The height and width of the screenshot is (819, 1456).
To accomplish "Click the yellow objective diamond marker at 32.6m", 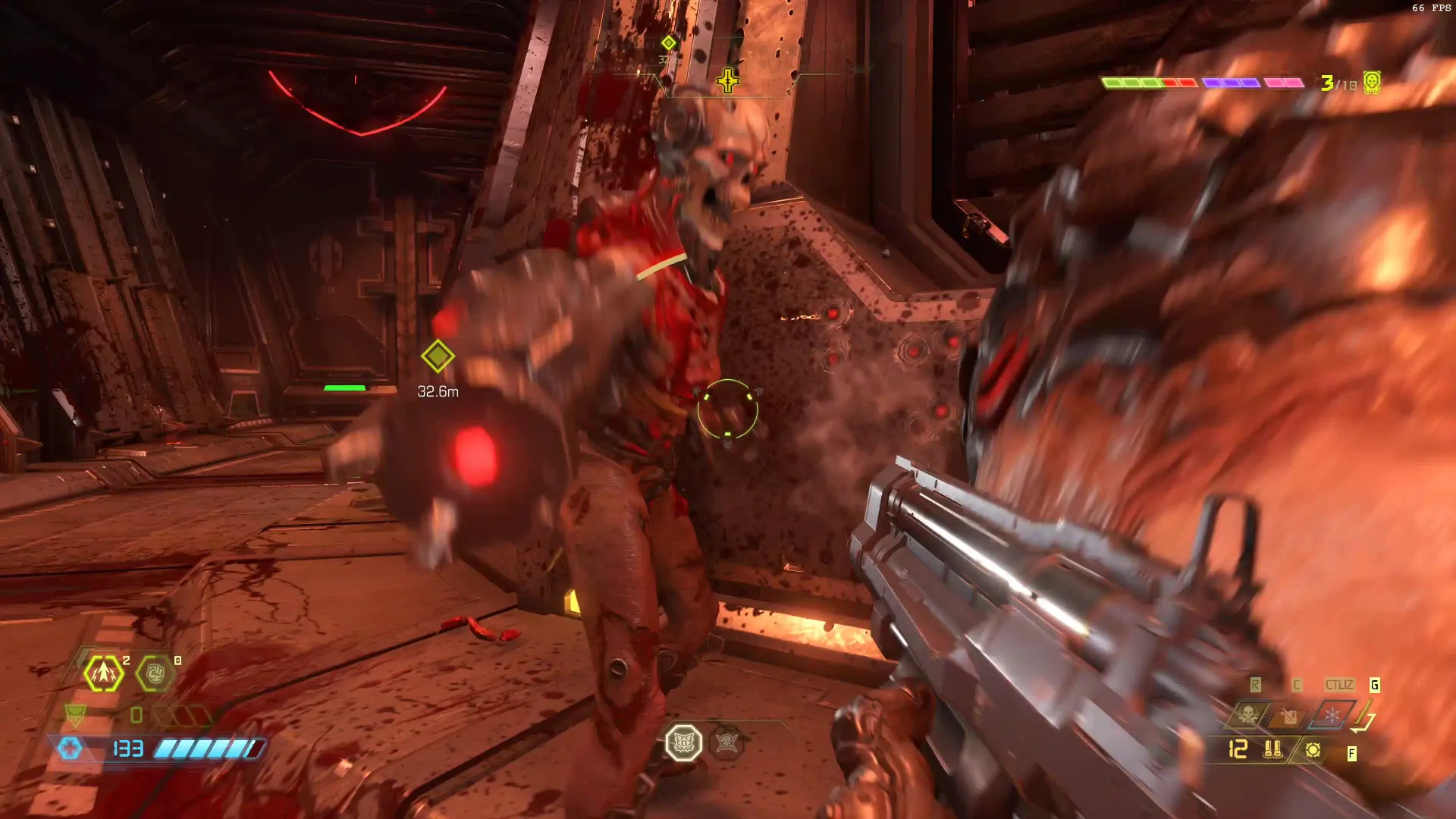I will click(x=438, y=356).
